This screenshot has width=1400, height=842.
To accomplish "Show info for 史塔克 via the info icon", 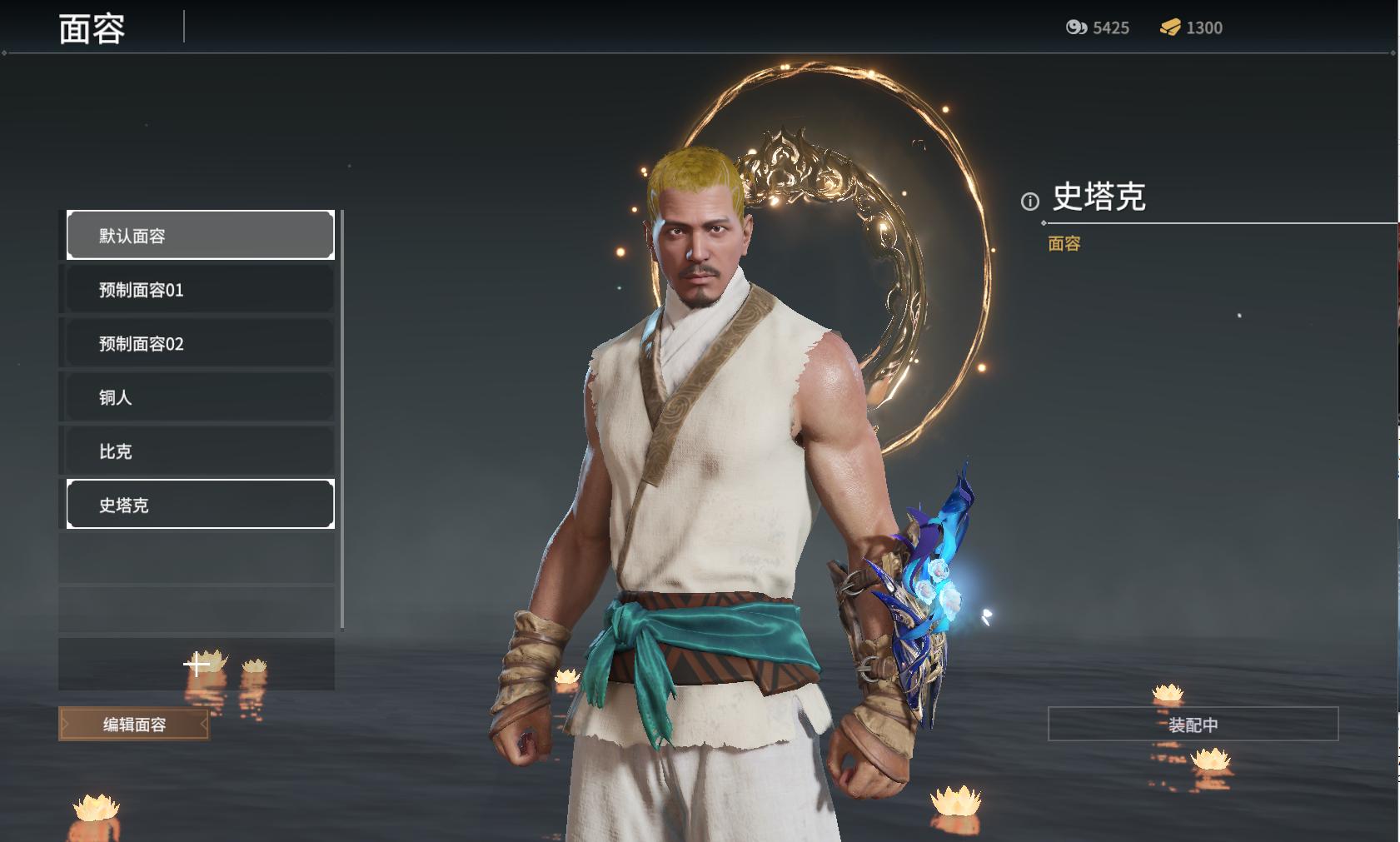I will (x=1030, y=202).
